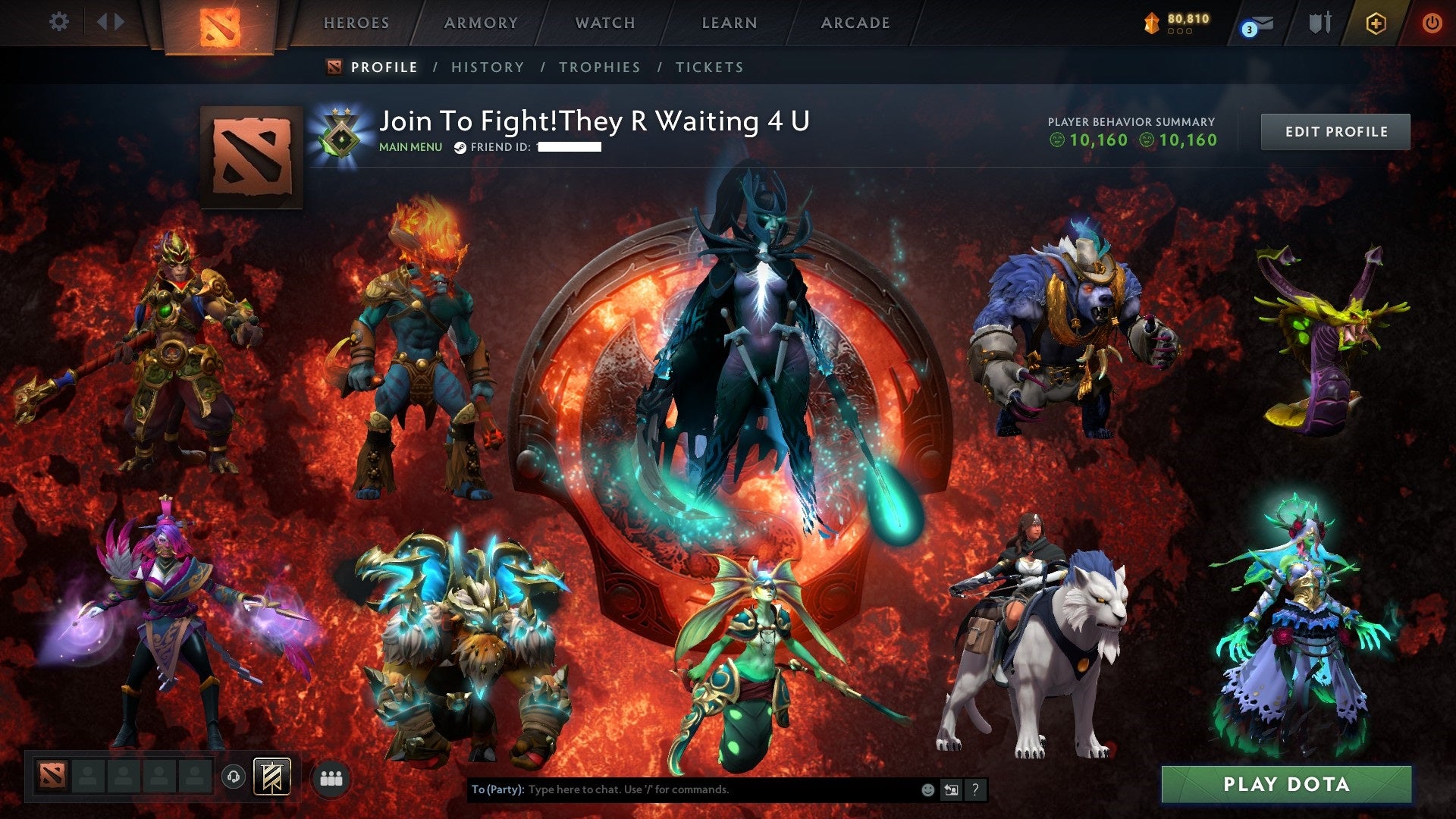Switch to the HISTORY tab
The height and width of the screenshot is (819, 1456).
487,67
